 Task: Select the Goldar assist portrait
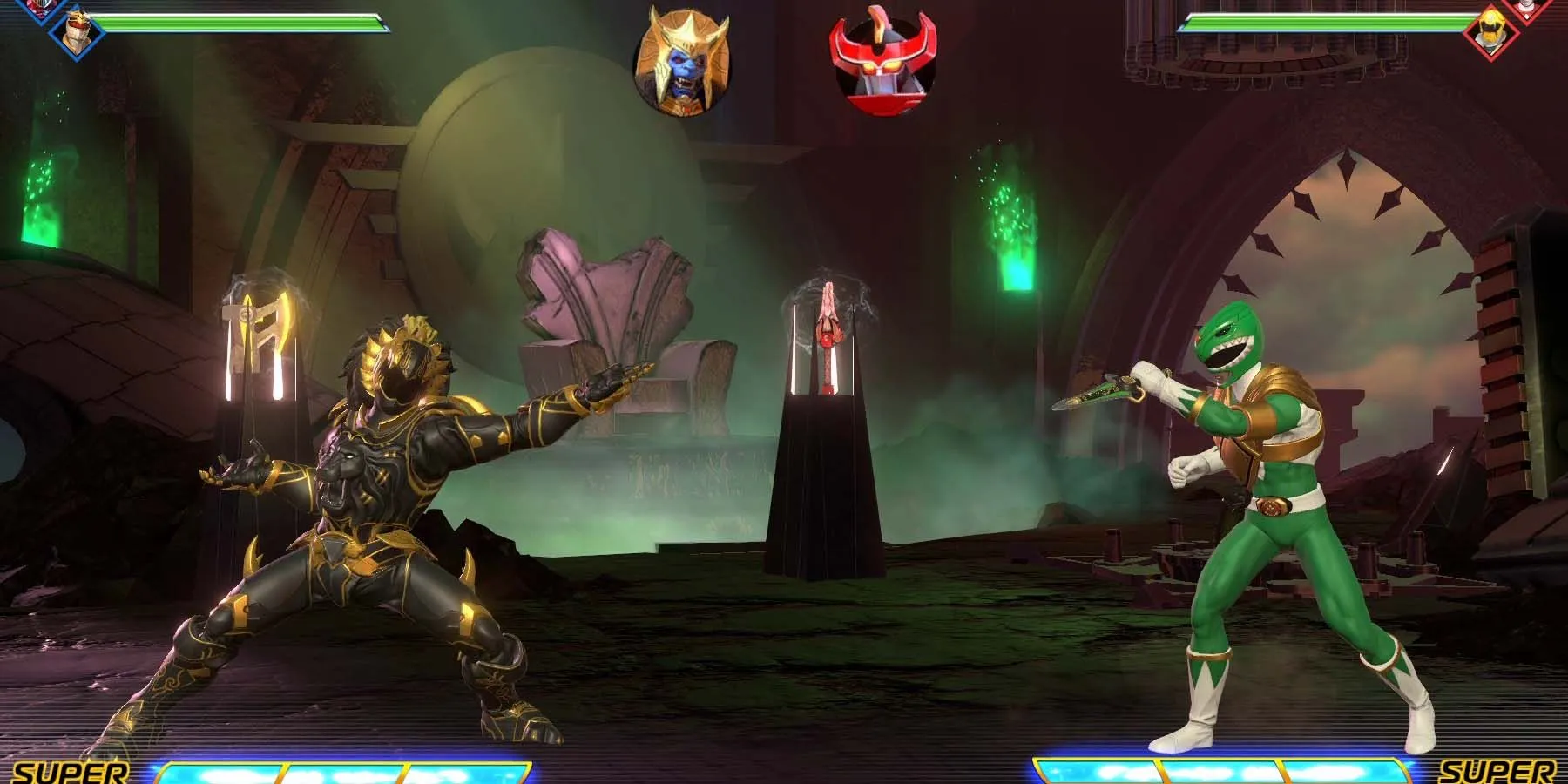click(683, 64)
